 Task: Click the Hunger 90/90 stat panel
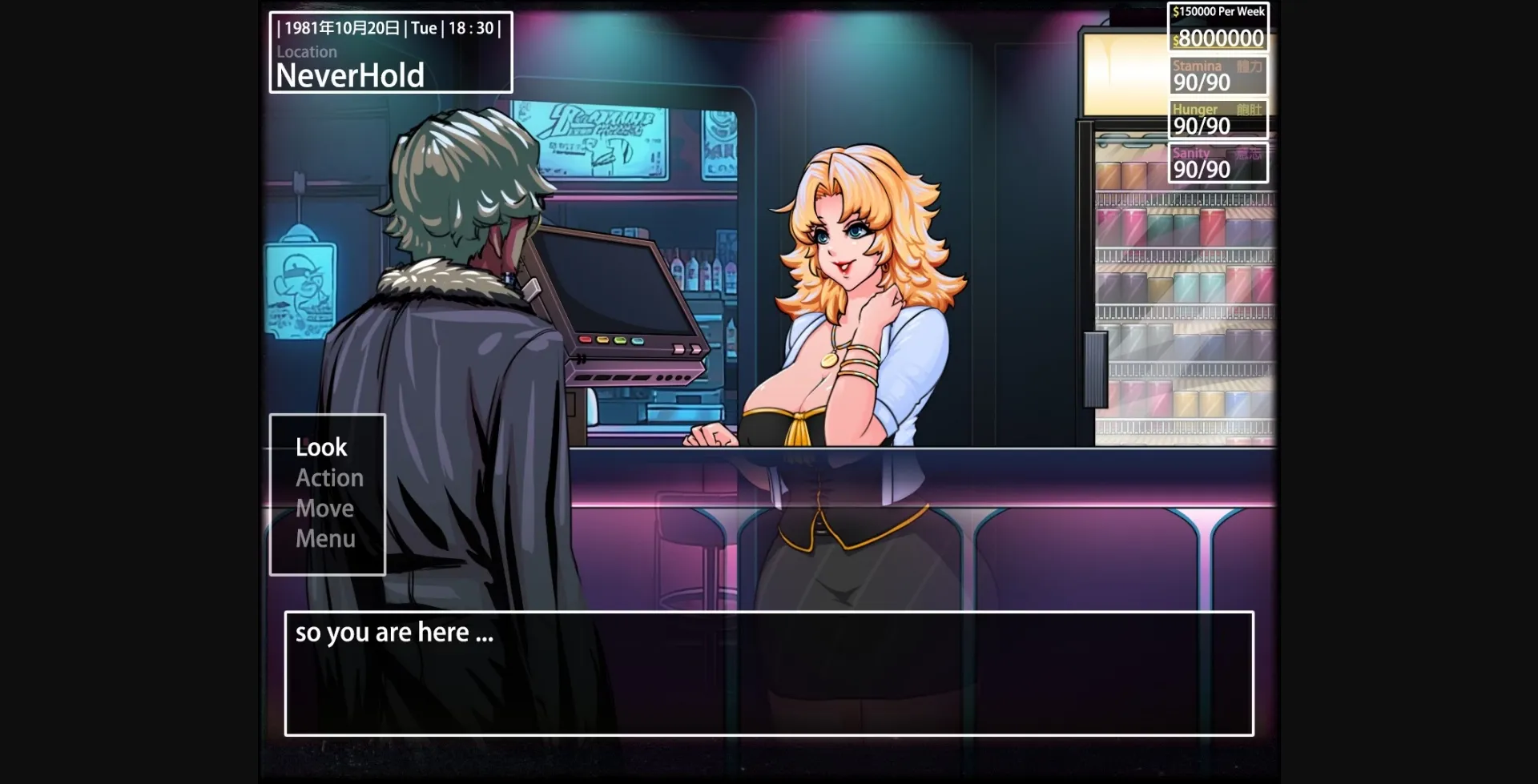(x=1217, y=116)
